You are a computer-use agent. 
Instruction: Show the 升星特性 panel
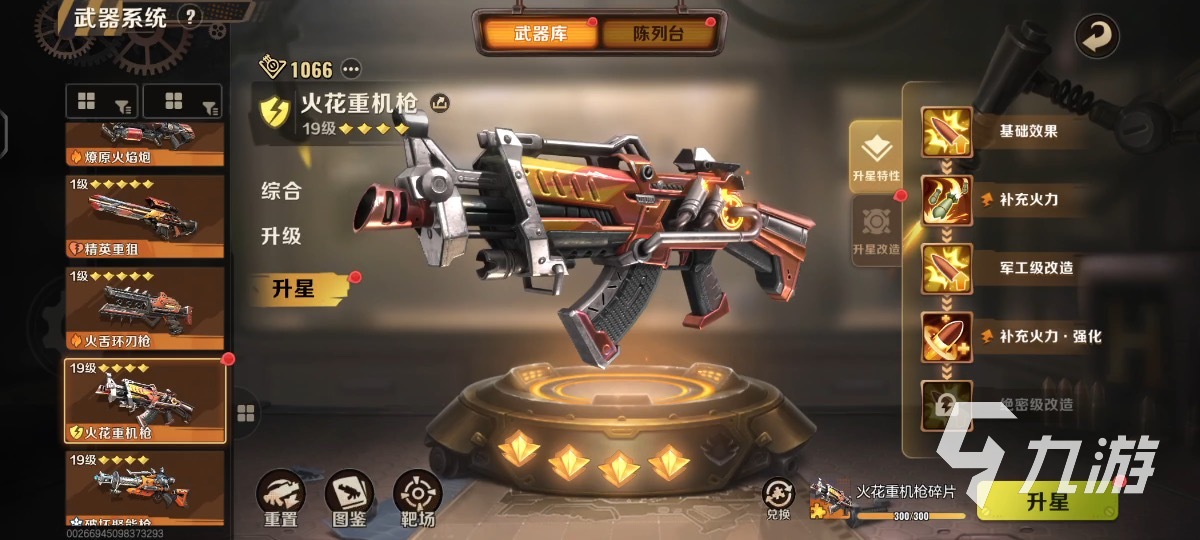tap(876, 157)
